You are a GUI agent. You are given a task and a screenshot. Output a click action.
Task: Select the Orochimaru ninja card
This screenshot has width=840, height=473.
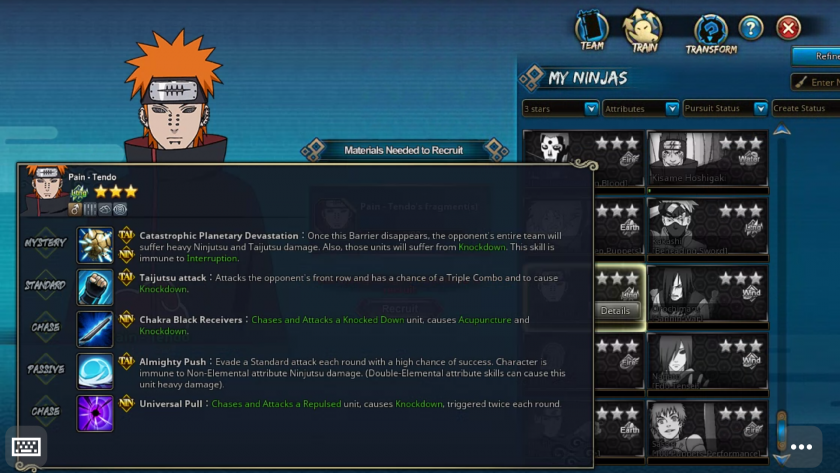click(x=708, y=294)
